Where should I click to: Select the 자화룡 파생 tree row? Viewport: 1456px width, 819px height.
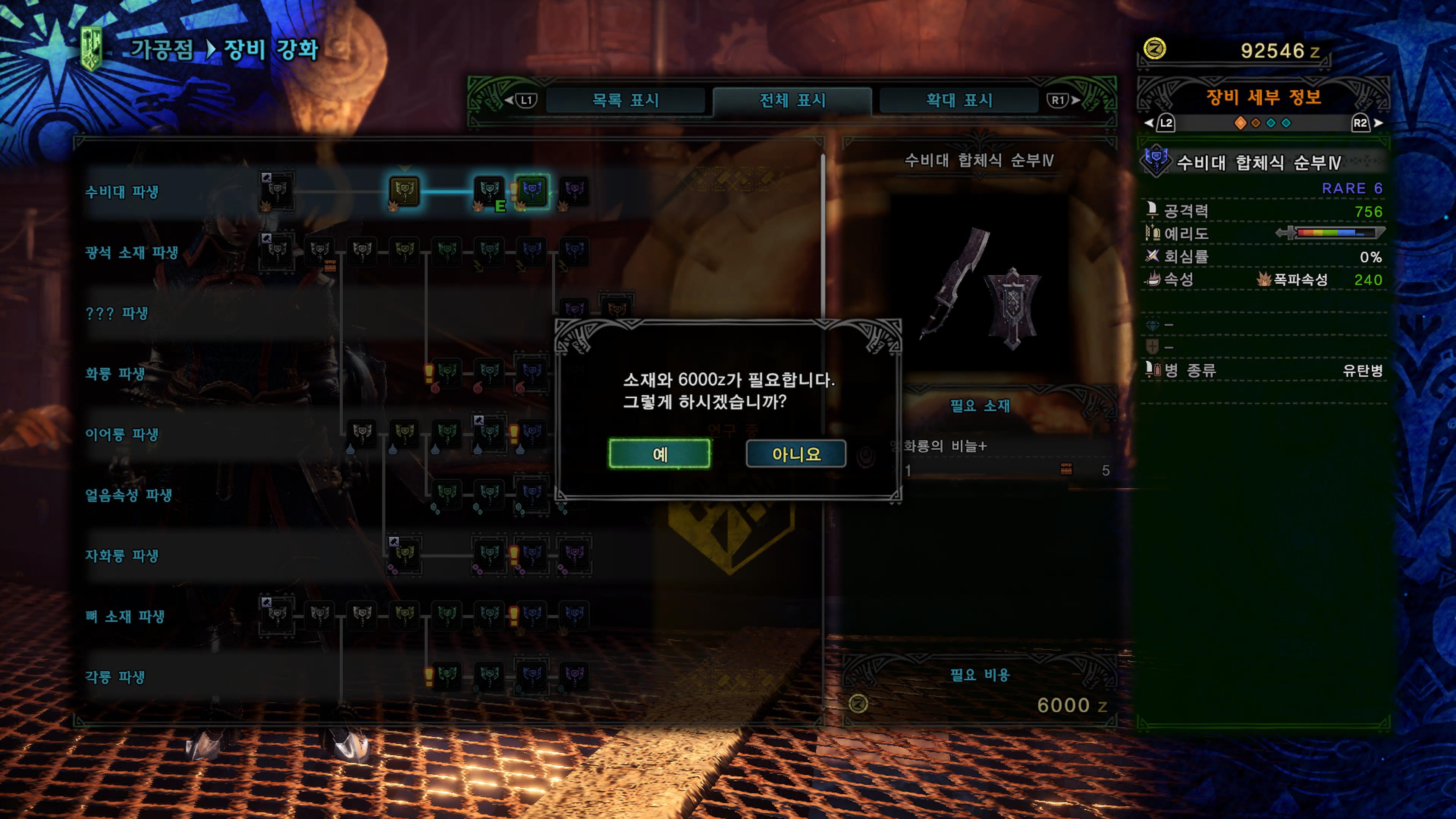click(x=121, y=555)
